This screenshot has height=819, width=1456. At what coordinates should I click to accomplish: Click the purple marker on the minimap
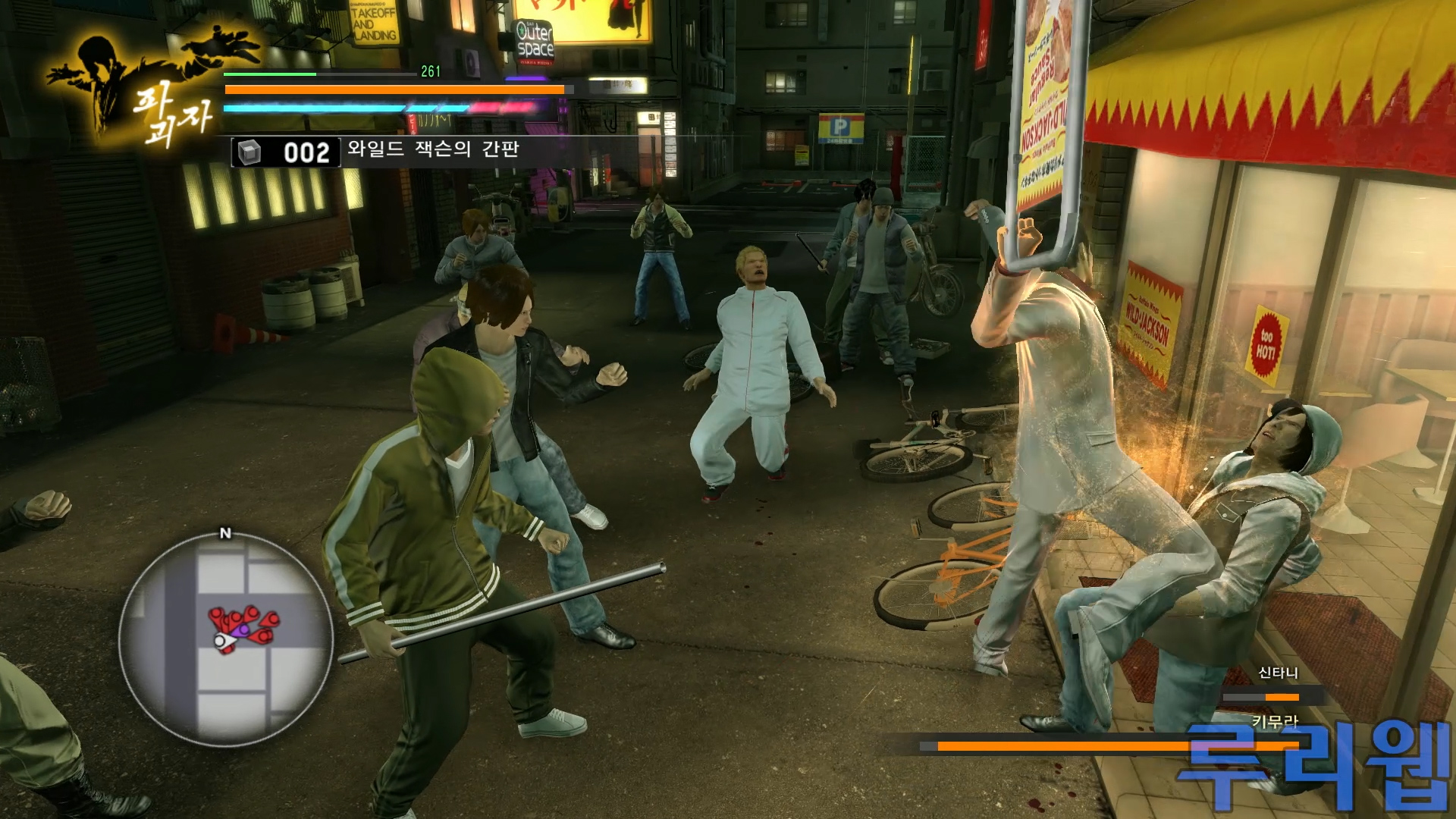[x=240, y=629]
